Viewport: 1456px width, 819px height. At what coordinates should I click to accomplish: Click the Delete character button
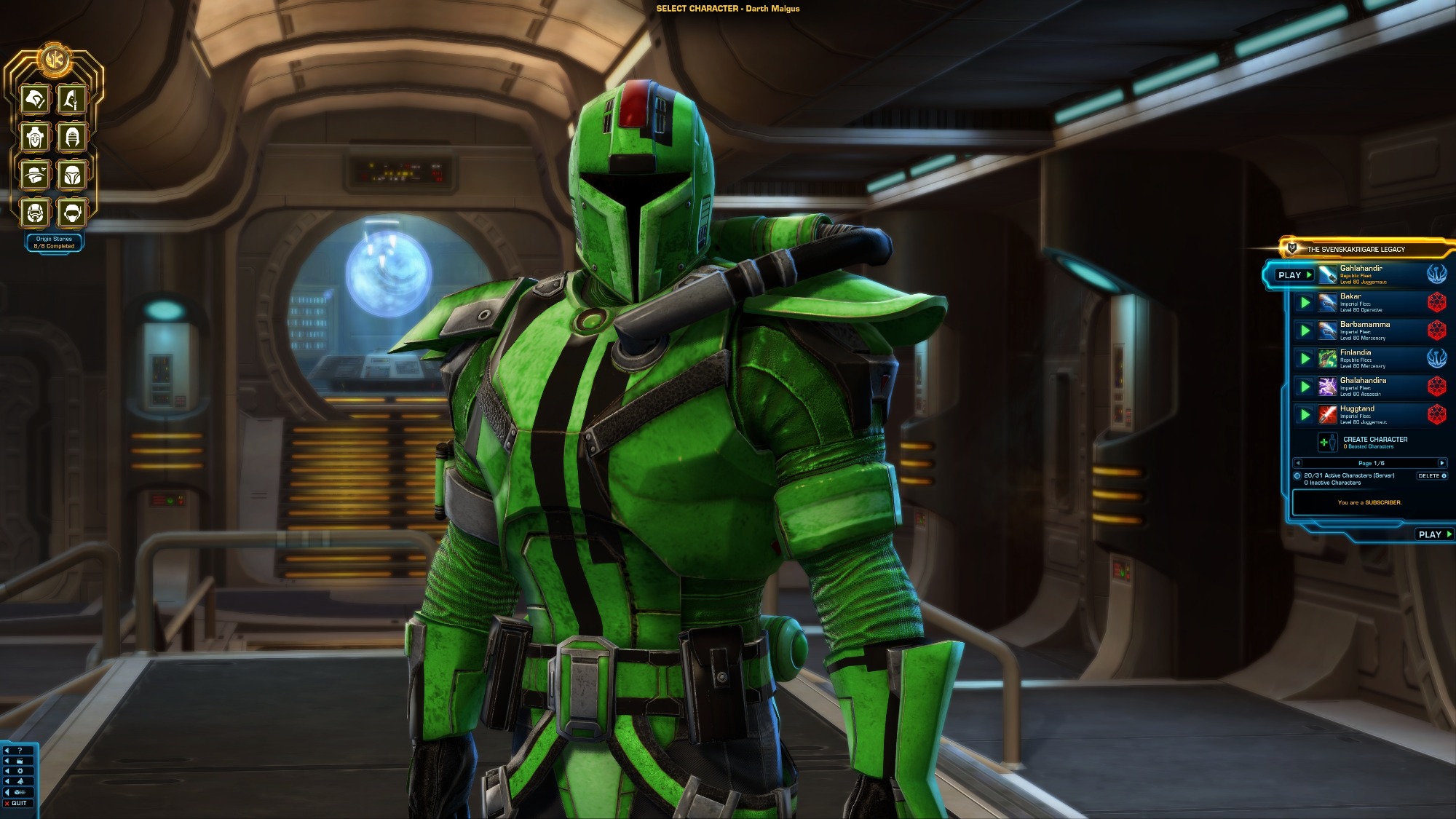[1431, 476]
